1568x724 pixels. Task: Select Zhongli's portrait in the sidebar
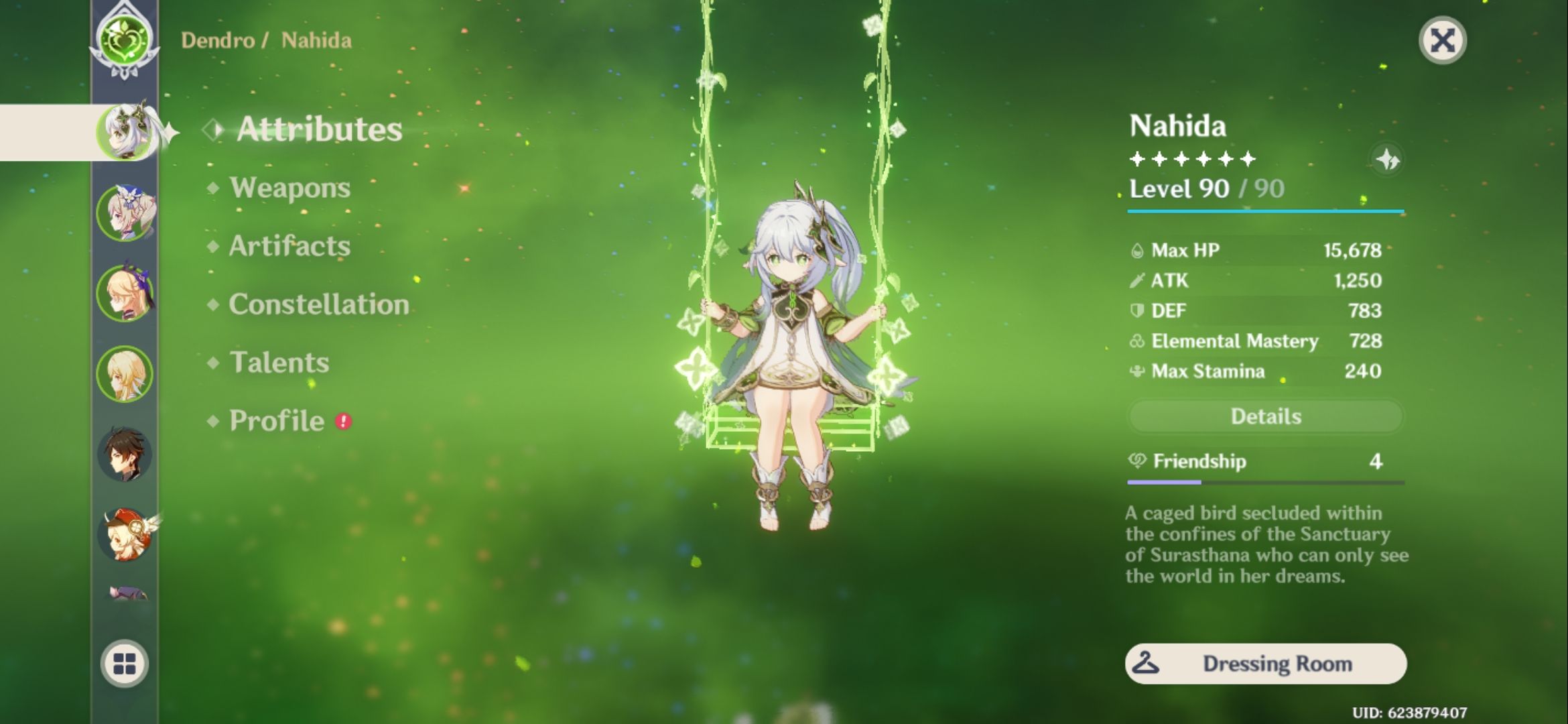tap(131, 452)
